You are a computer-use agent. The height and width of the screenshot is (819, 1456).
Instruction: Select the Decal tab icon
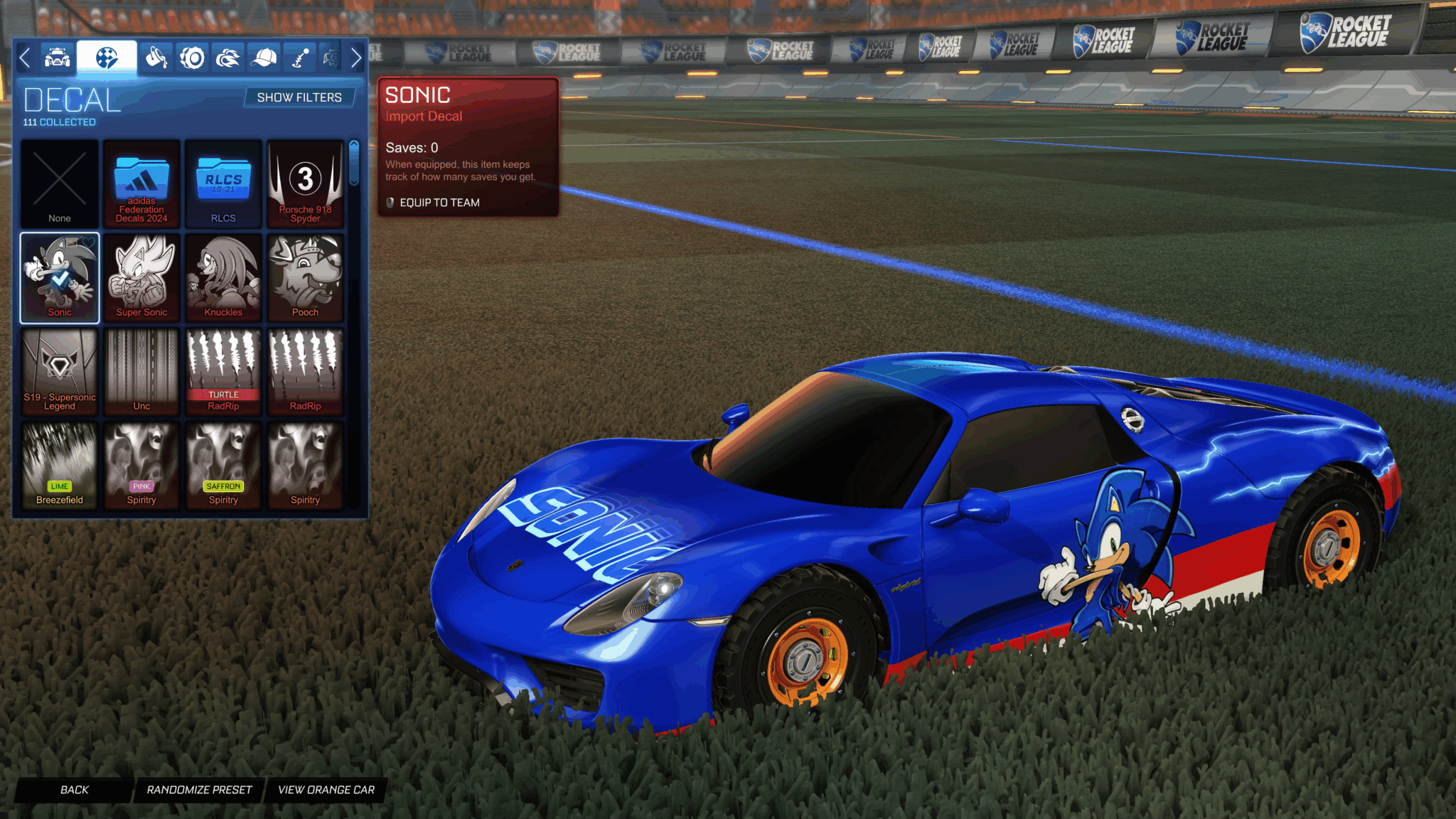pyautogui.click(x=105, y=58)
